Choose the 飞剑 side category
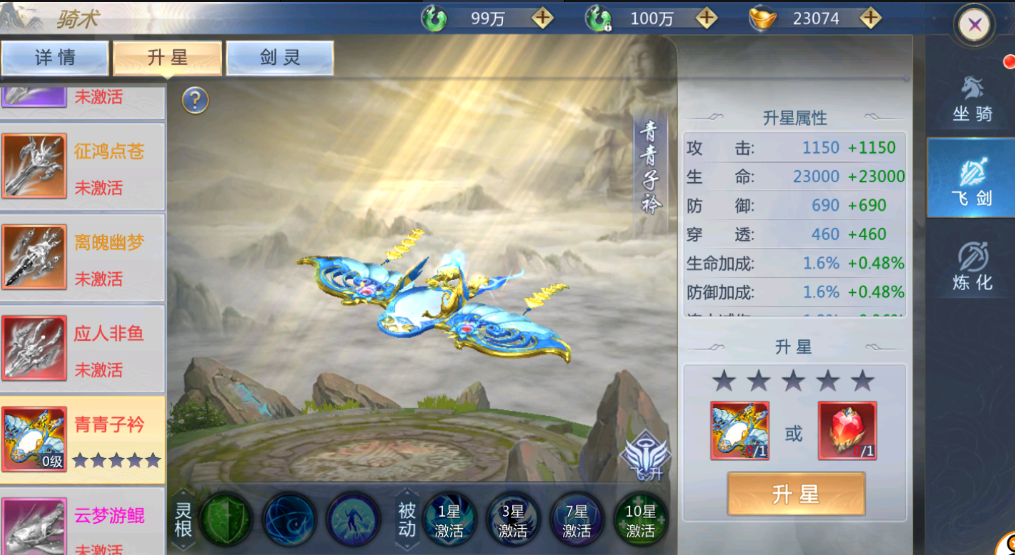The image size is (1015, 555). [971, 180]
